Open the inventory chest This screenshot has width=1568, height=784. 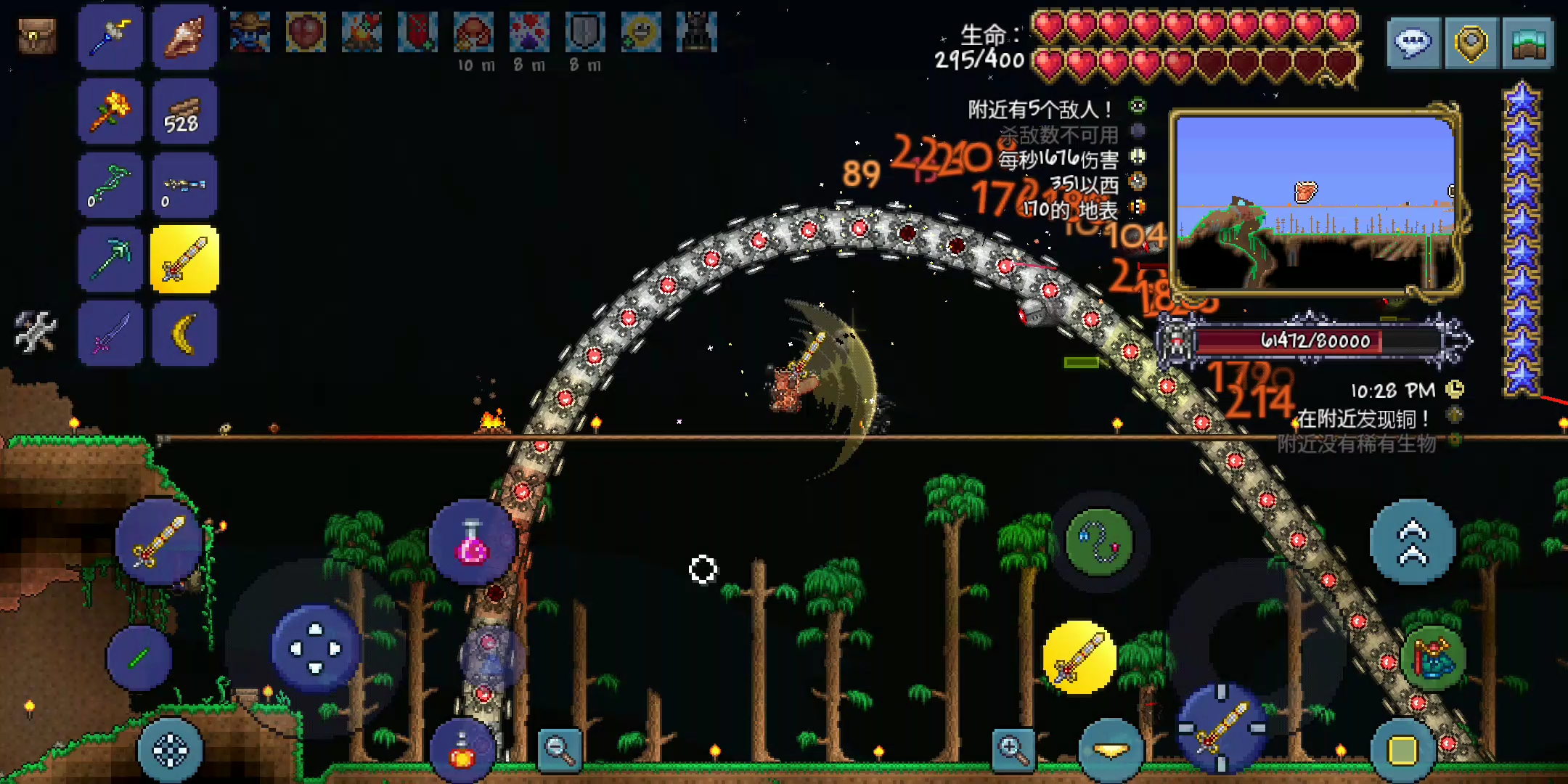coord(37,36)
